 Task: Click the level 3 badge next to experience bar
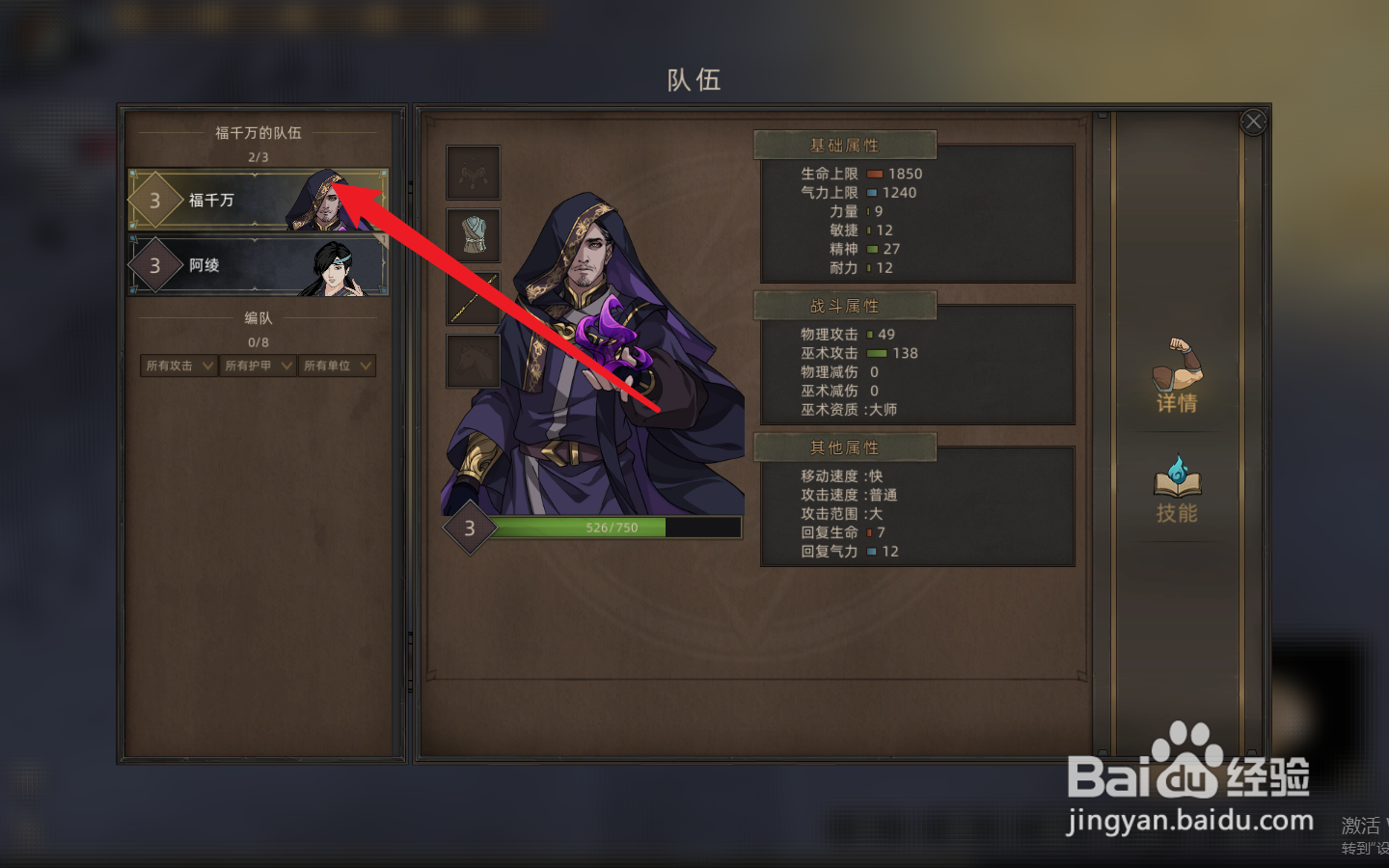pos(469,527)
